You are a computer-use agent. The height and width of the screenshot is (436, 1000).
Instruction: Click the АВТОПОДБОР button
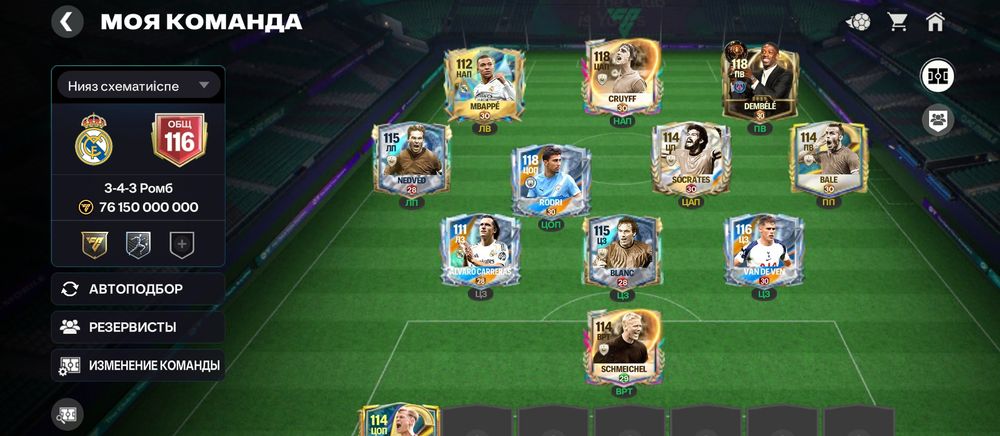pyautogui.click(x=138, y=289)
